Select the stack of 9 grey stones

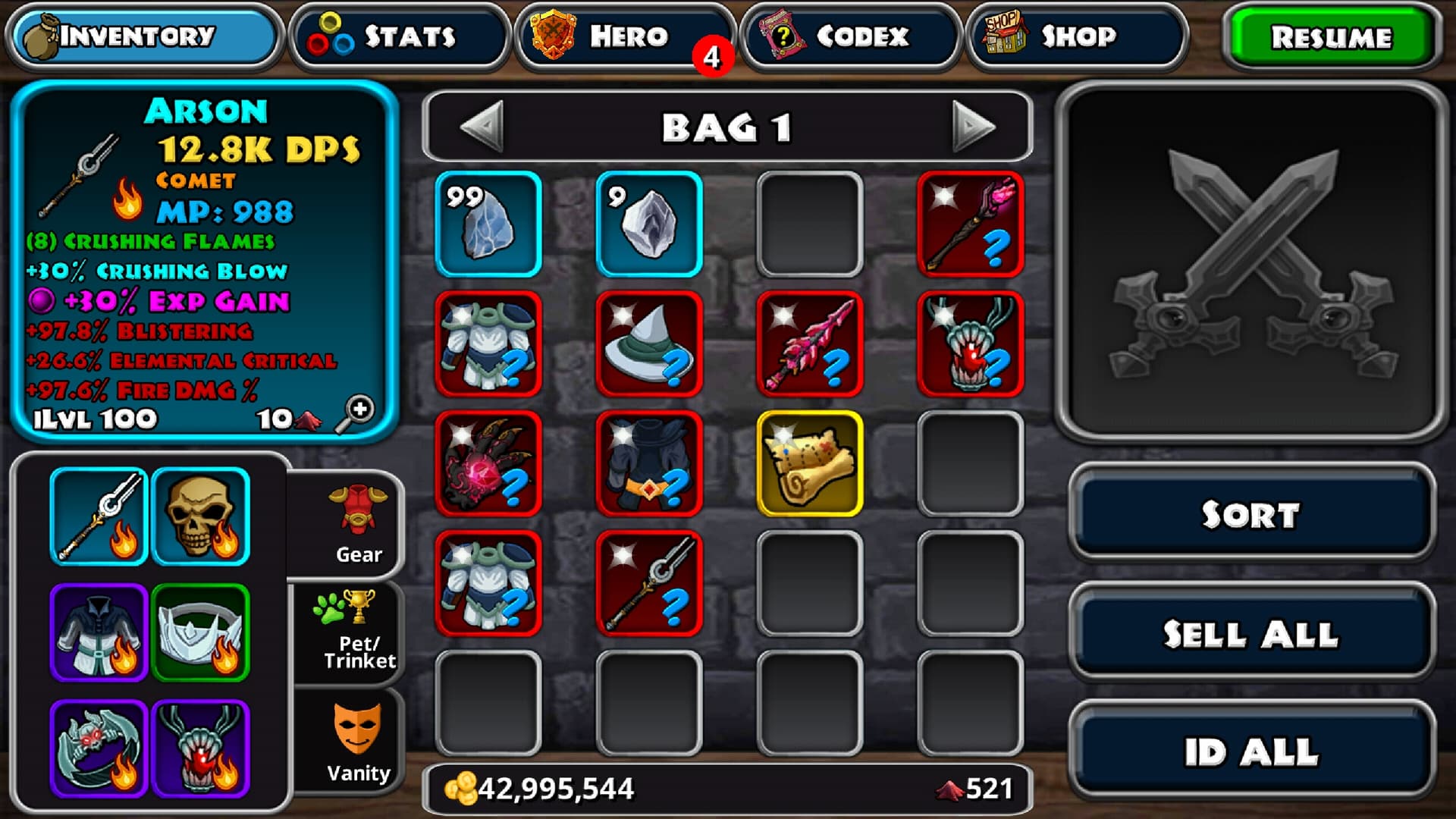[649, 224]
